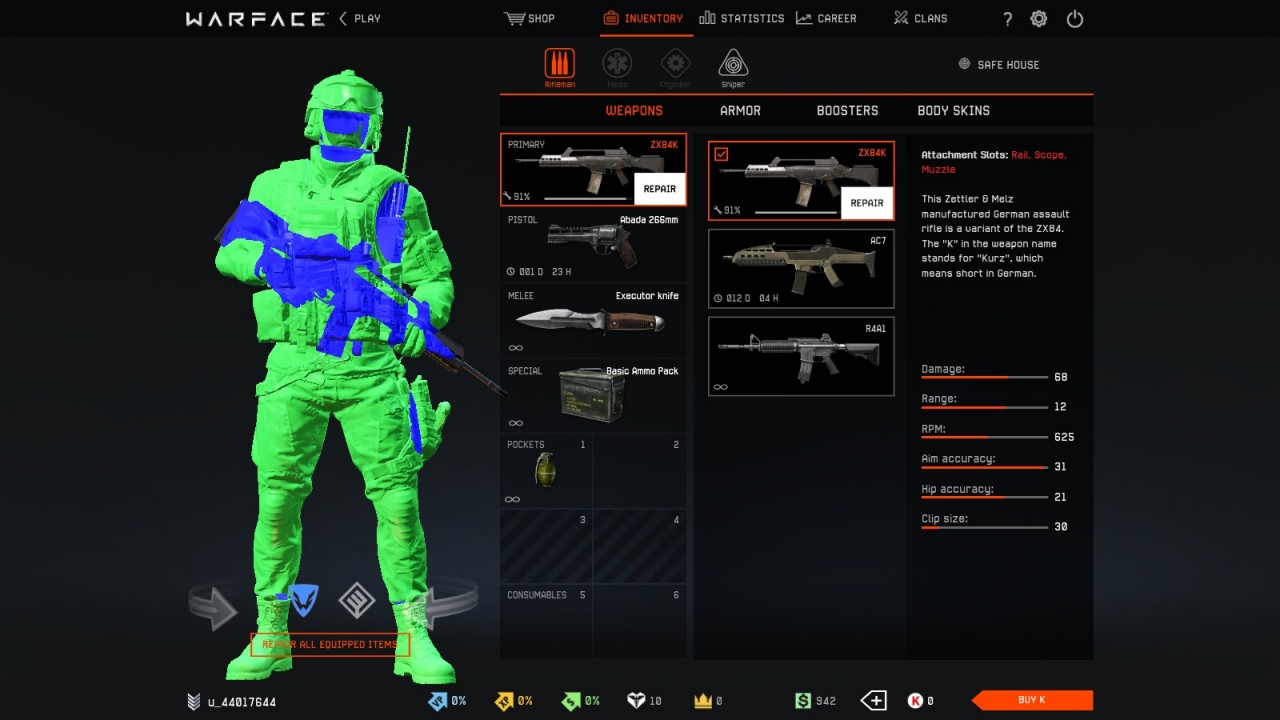Open the help question mark
Image resolution: width=1280 pixels, height=720 pixels.
click(1007, 19)
